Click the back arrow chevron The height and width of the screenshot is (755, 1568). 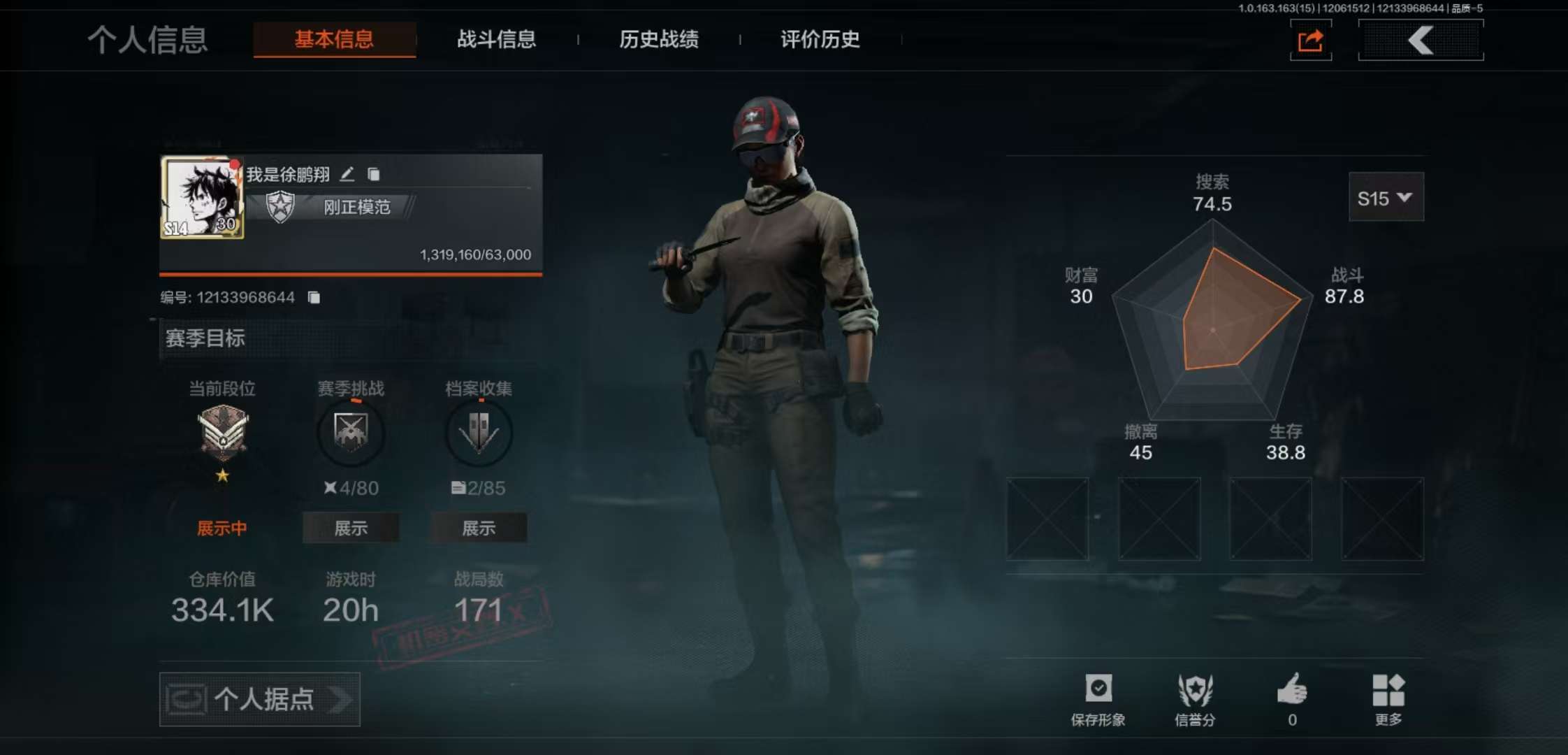[x=1421, y=40]
